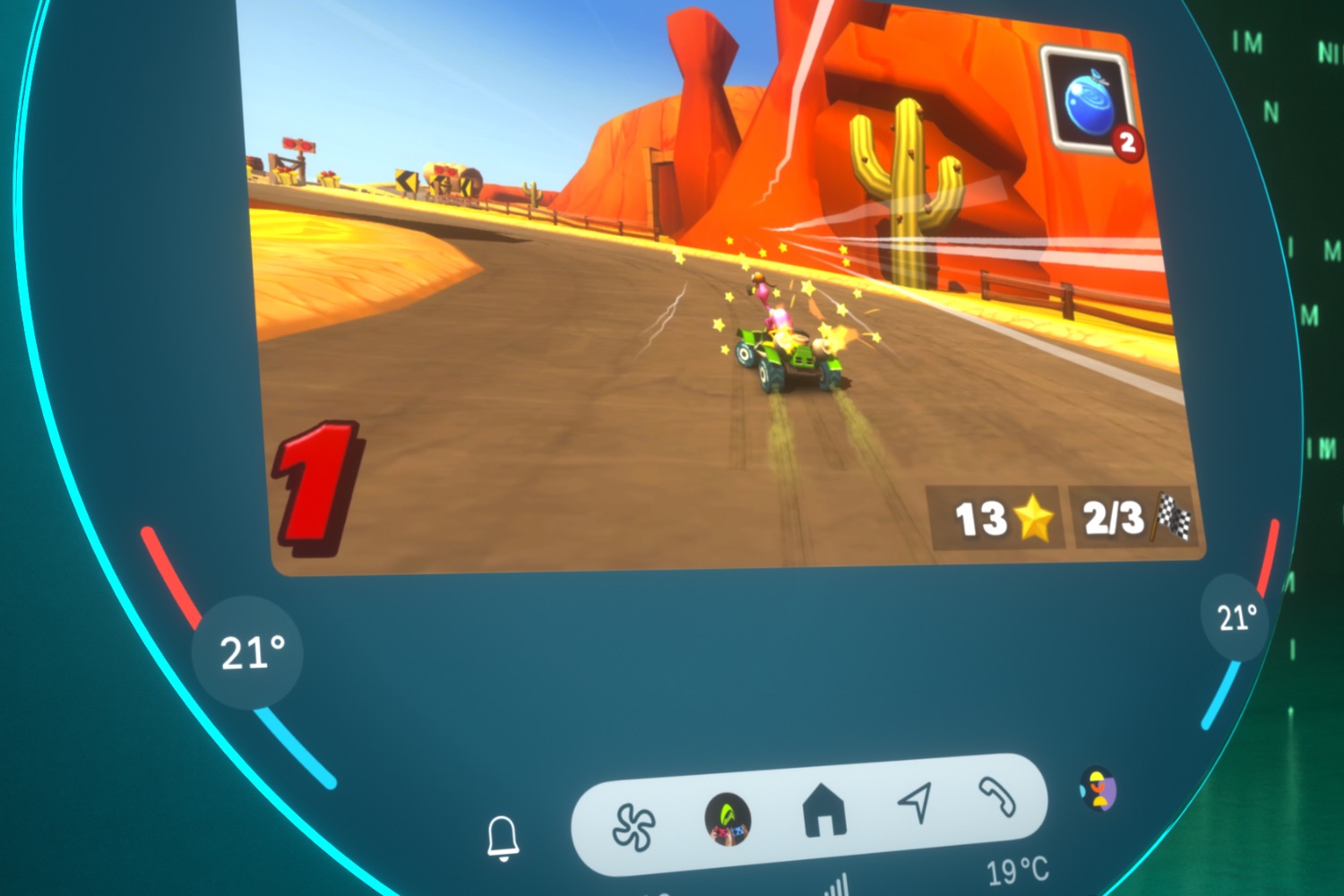Open the user profile avatar
The image size is (1344, 896).
(1098, 788)
